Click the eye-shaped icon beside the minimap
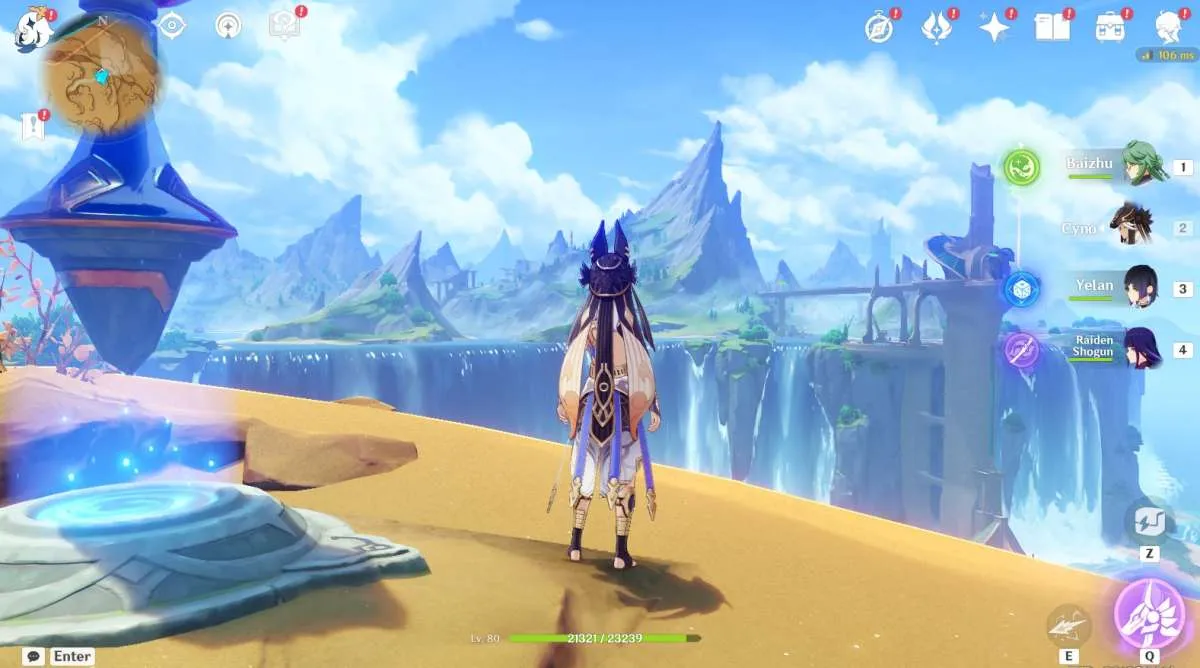This screenshot has width=1200, height=668. point(172,26)
